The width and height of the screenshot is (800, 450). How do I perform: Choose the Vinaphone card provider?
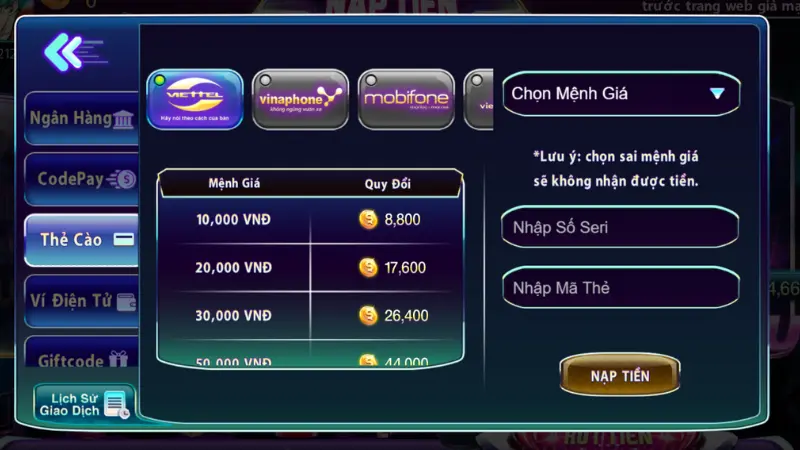coord(300,99)
